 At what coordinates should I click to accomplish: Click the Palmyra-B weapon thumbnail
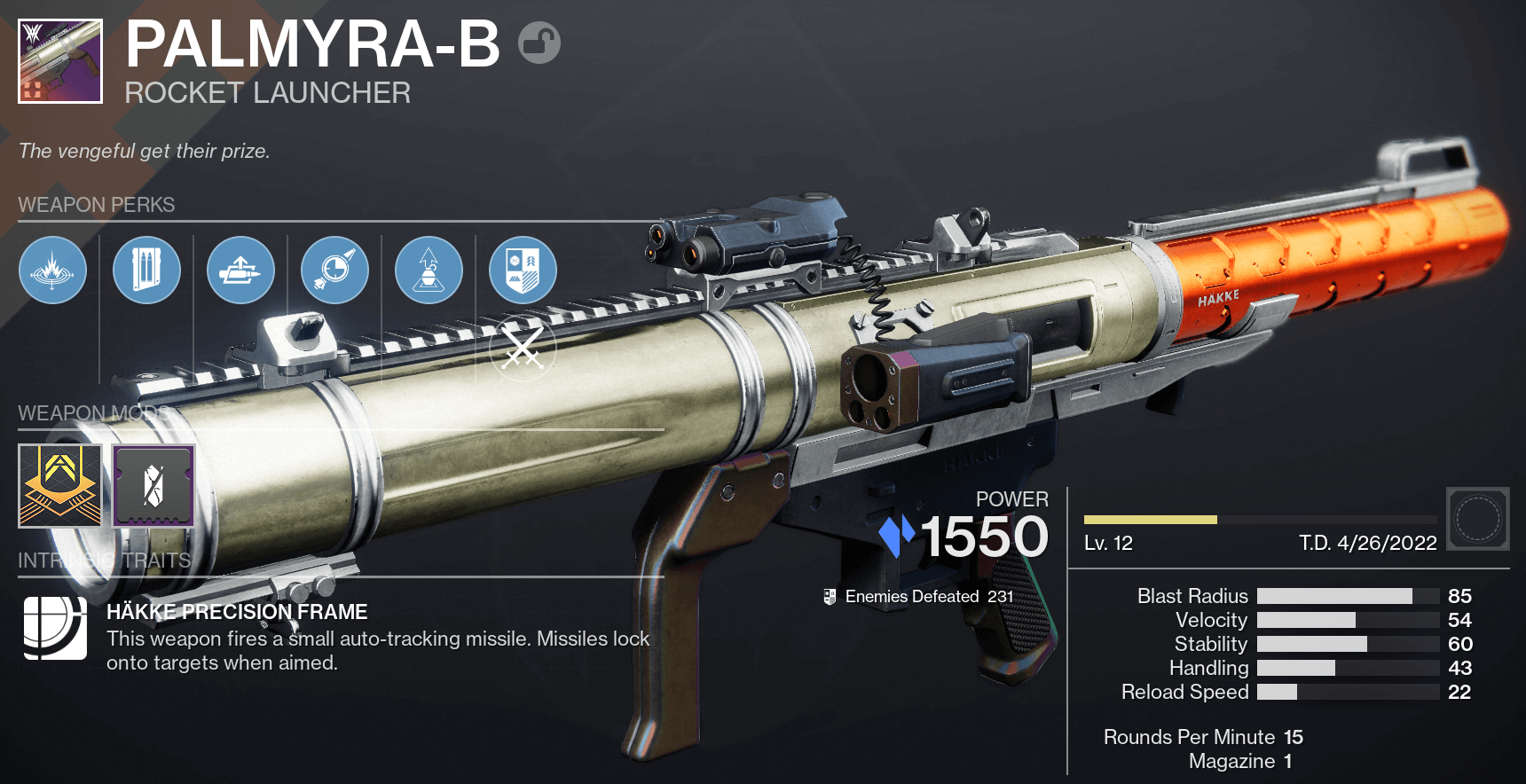60,61
